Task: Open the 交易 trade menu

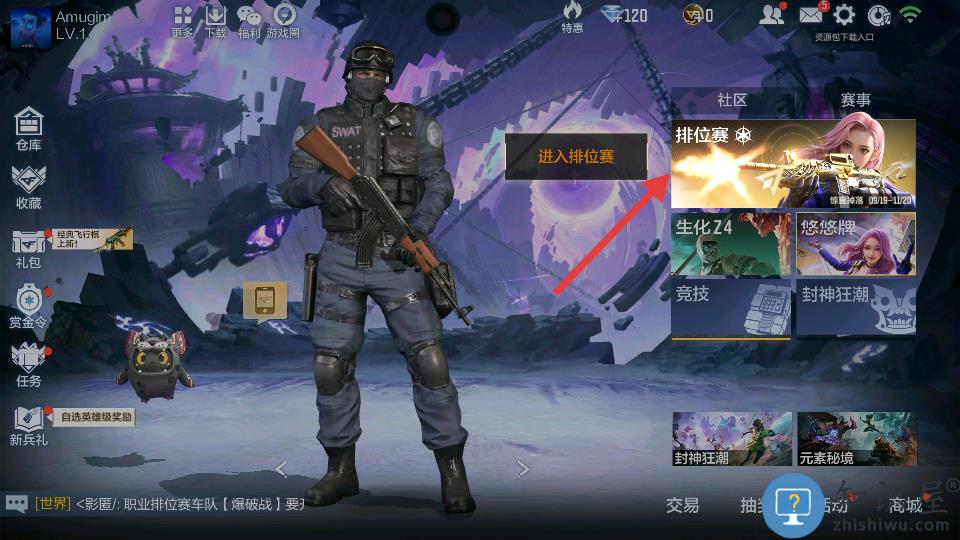Action: (x=683, y=505)
